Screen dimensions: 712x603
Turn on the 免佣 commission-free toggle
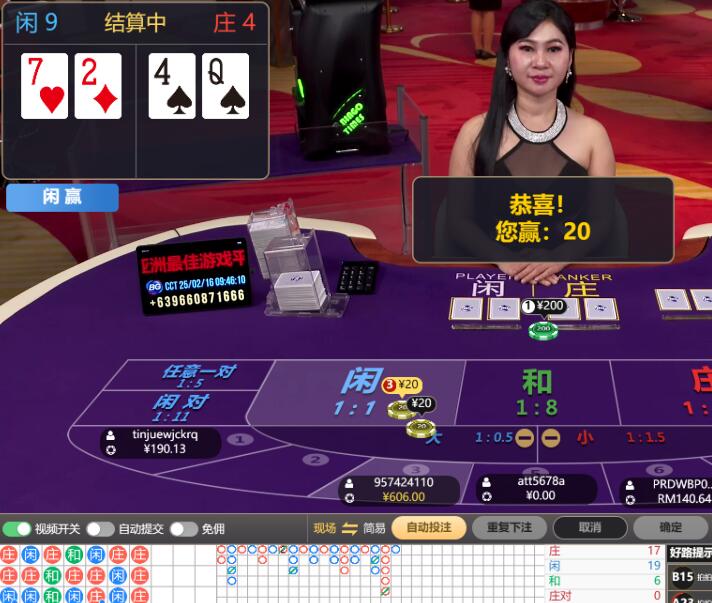coord(183,529)
